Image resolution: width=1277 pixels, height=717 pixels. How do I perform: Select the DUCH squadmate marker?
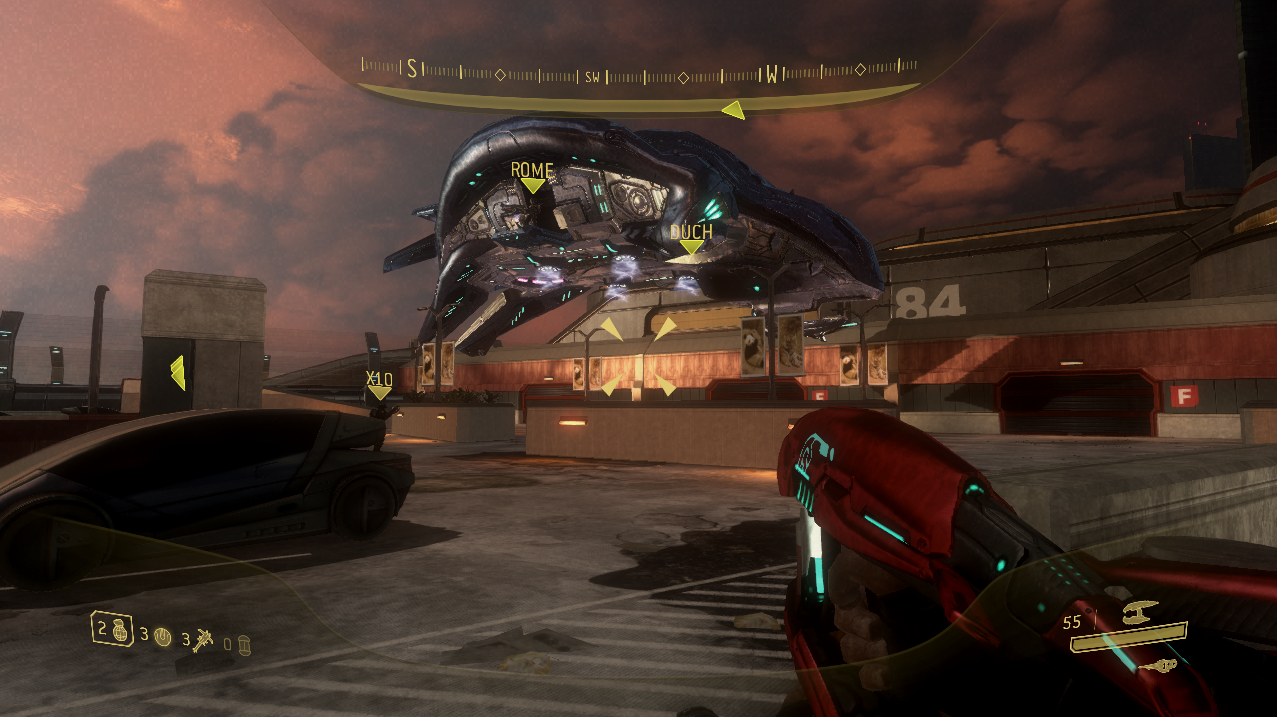691,239
